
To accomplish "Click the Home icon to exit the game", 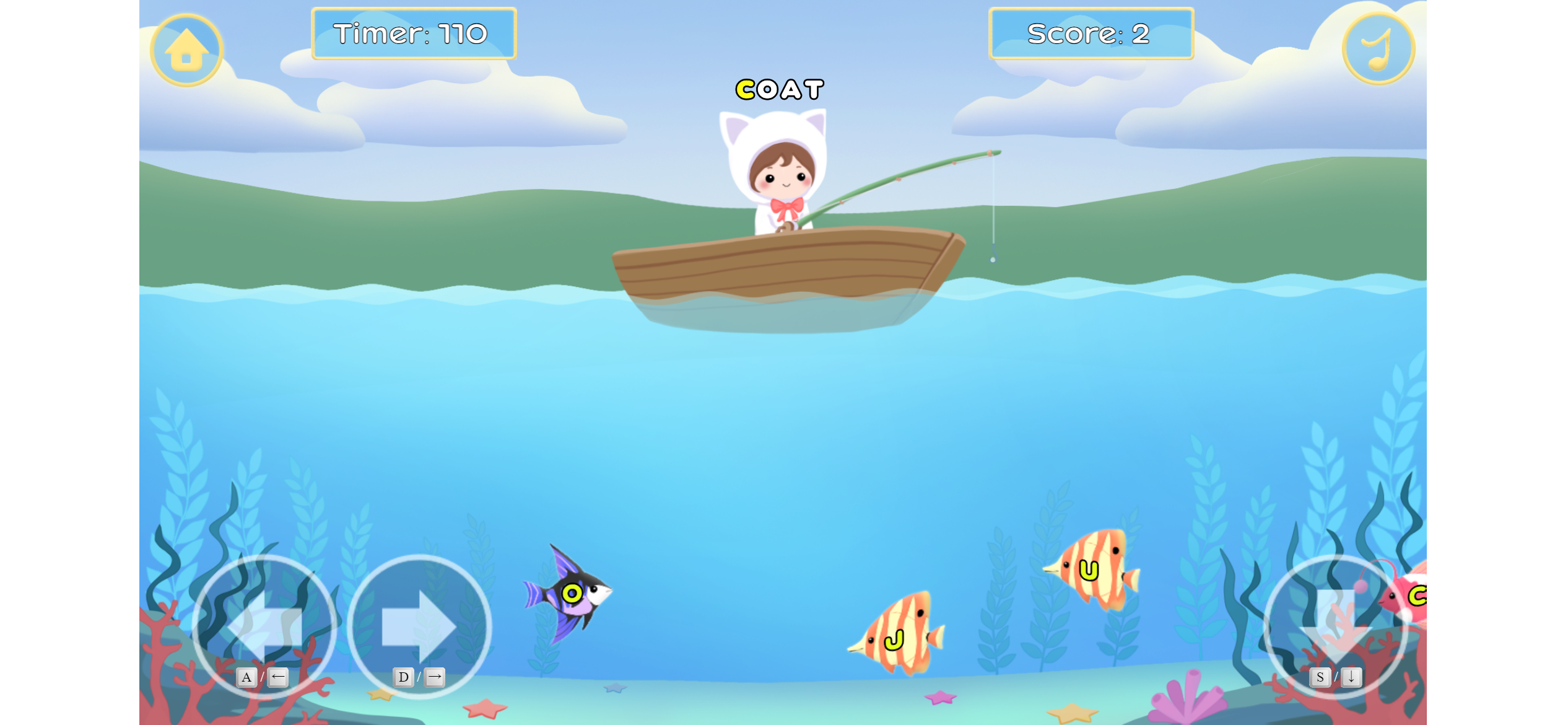I will [185, 50].
